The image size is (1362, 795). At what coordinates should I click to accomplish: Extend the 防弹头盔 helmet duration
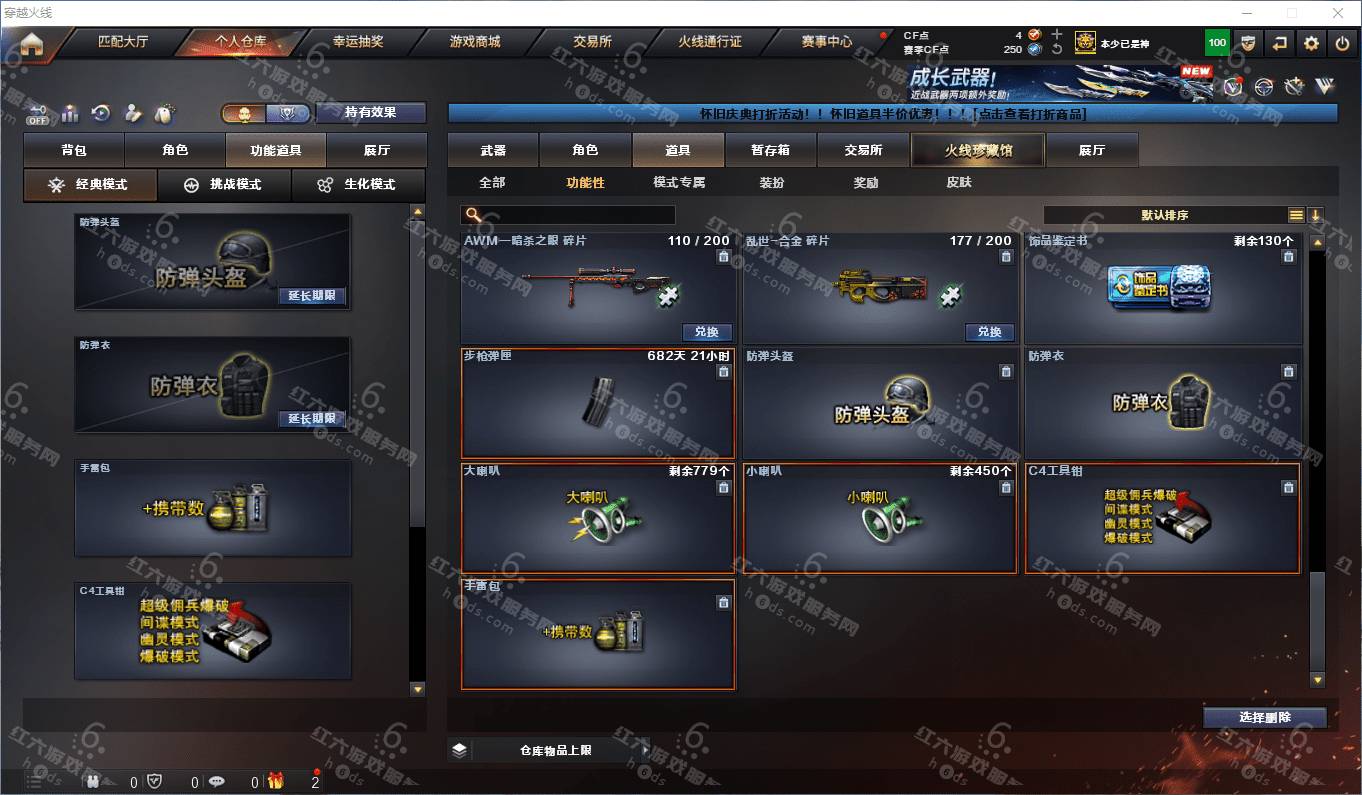[x=312, y=296]
